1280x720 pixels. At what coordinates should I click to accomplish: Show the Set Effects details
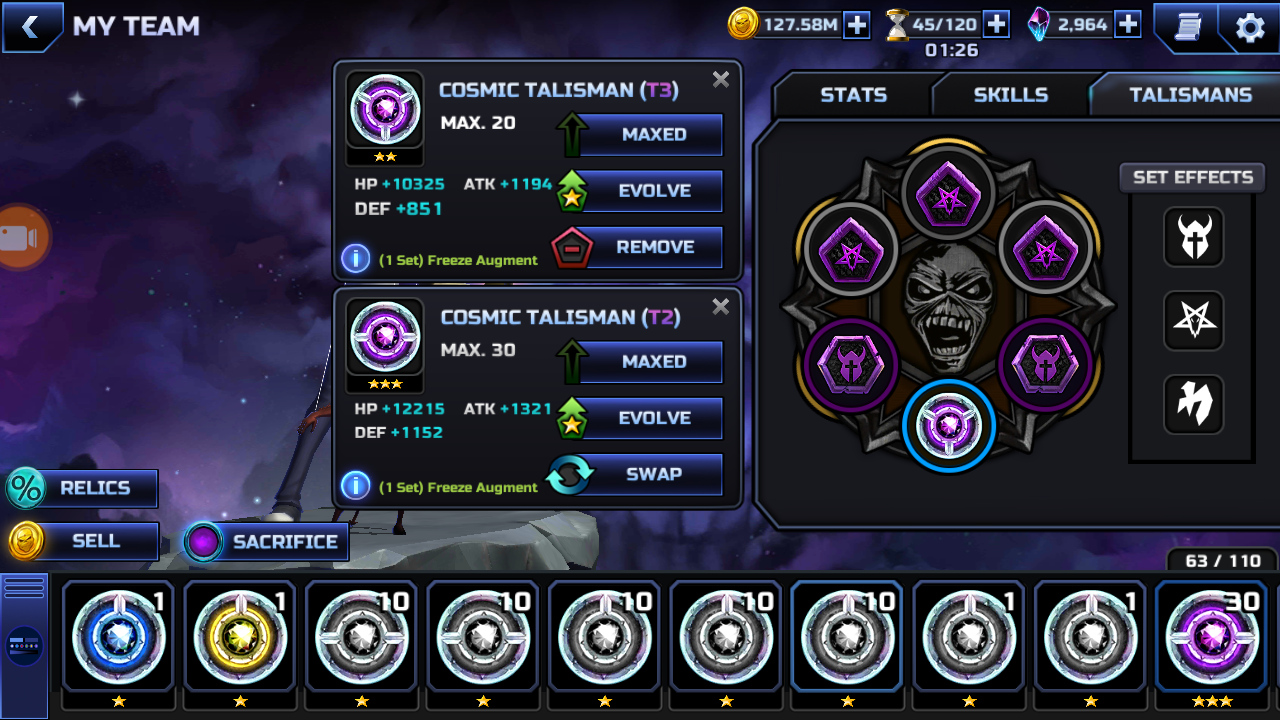pos(1192,178)
